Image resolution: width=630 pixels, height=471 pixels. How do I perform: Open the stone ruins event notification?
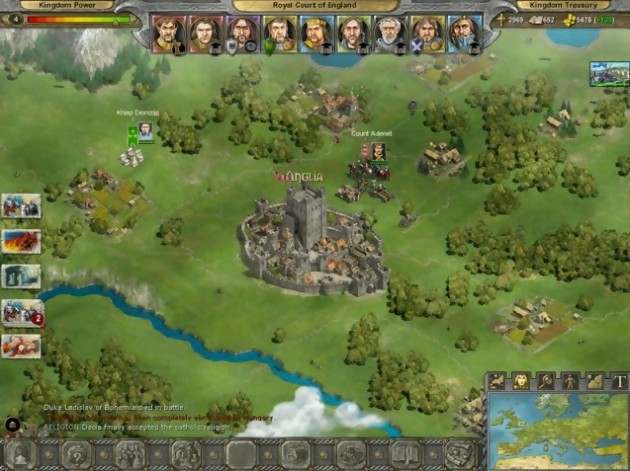click(x=22, y=275)
